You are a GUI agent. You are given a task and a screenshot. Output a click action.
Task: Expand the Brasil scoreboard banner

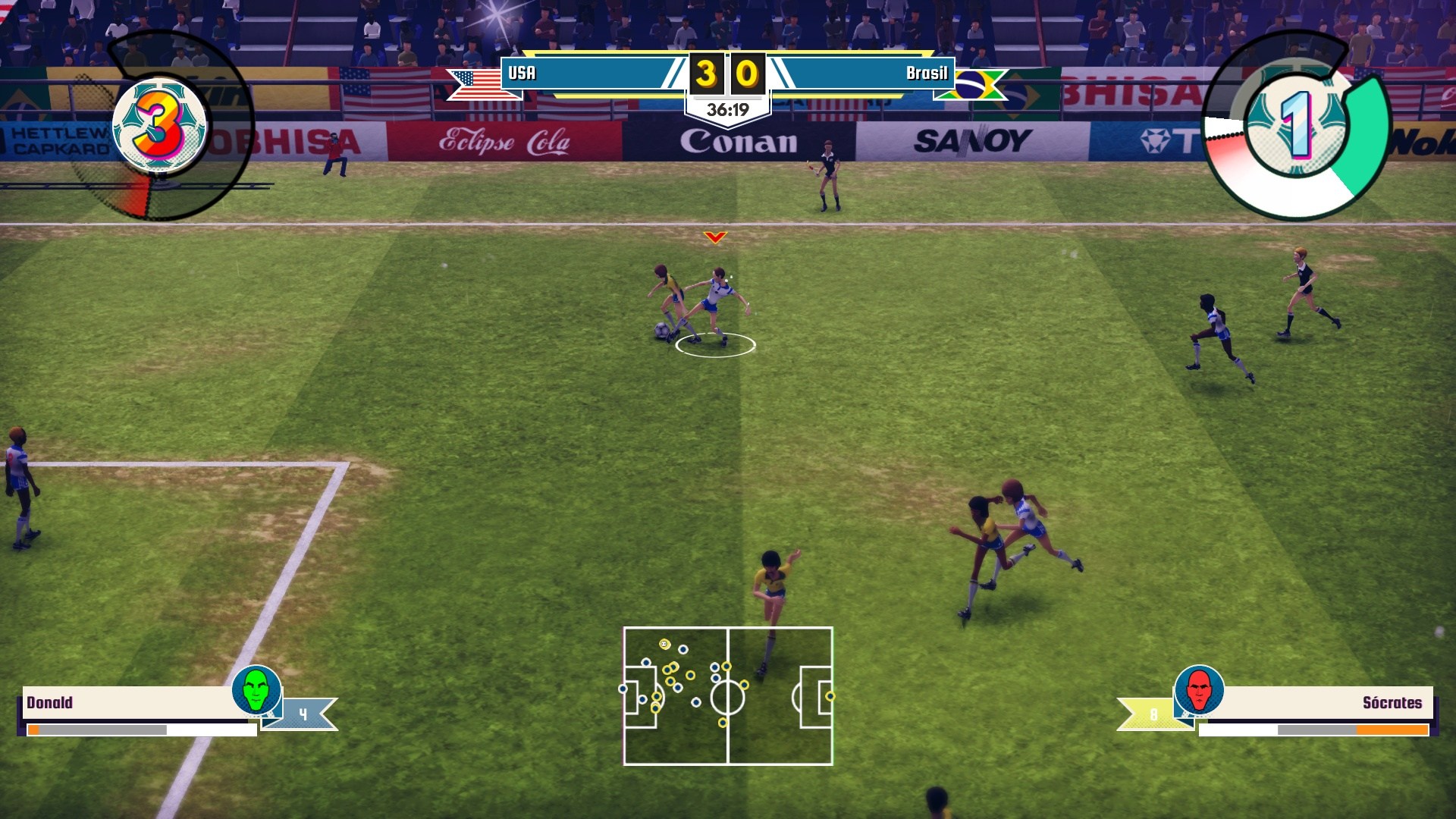coord(864,74)
